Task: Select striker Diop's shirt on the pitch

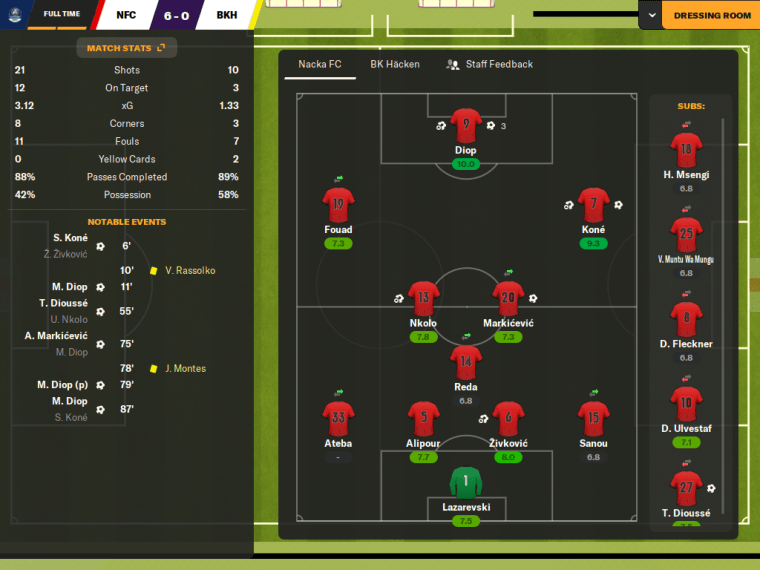Action: [x=465, y=126]
